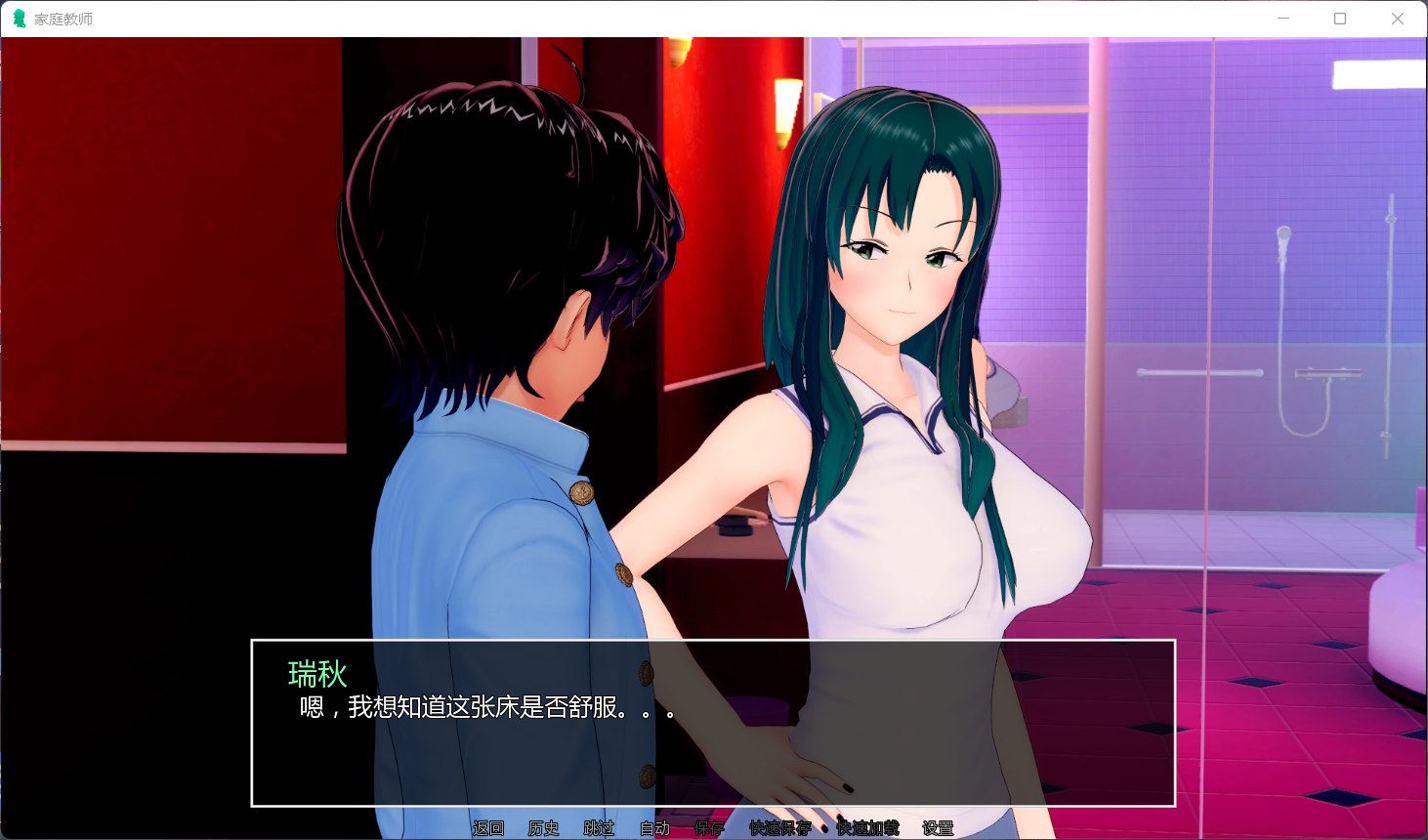The width and height of the screenshot is (1428, 840).
Task: Open the 历史 dialogue history log
Action: 543,826
